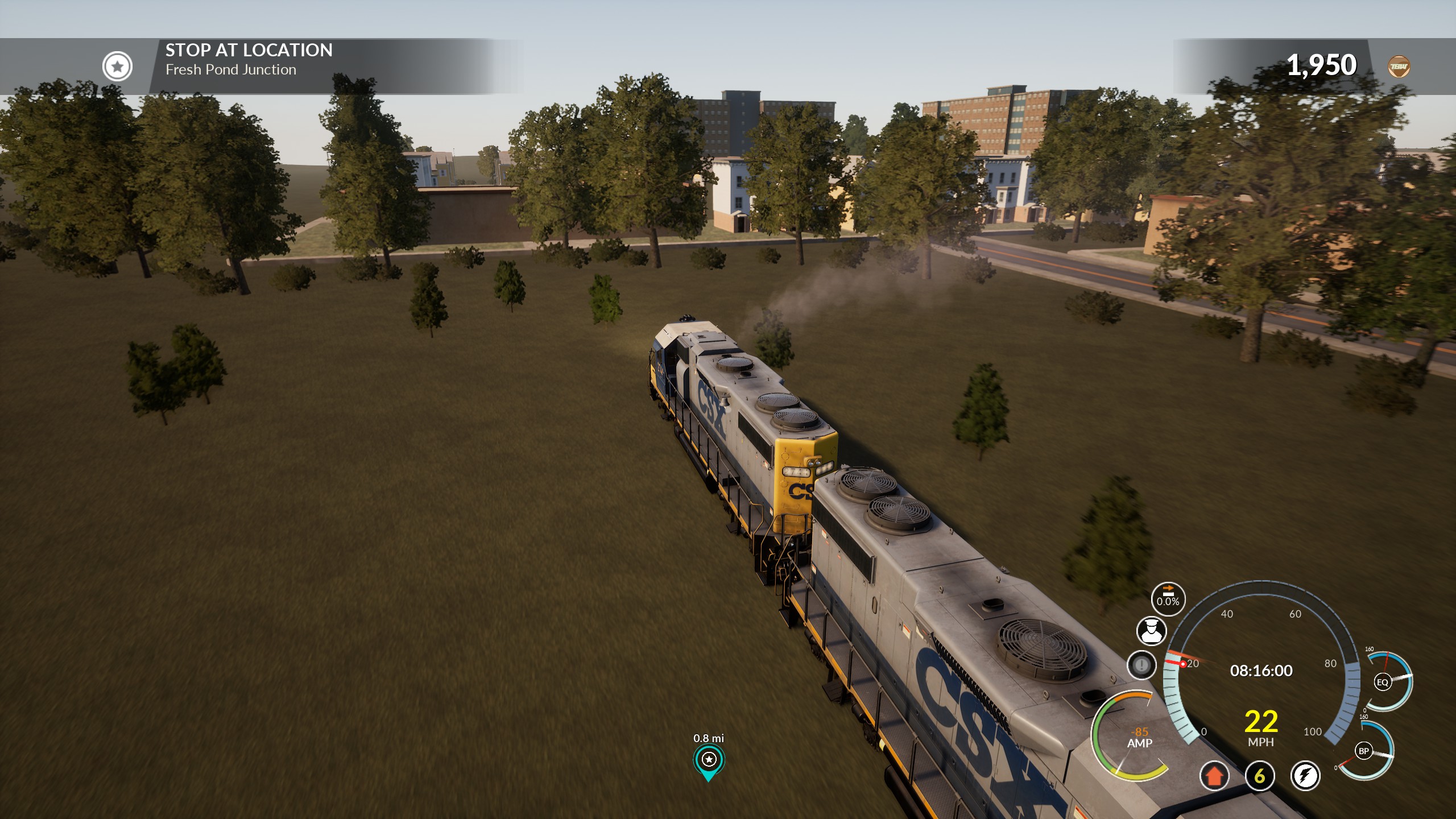Click the EQ pressure gauge
This screenshot has width=1456, height=819.
(1383, 682)
